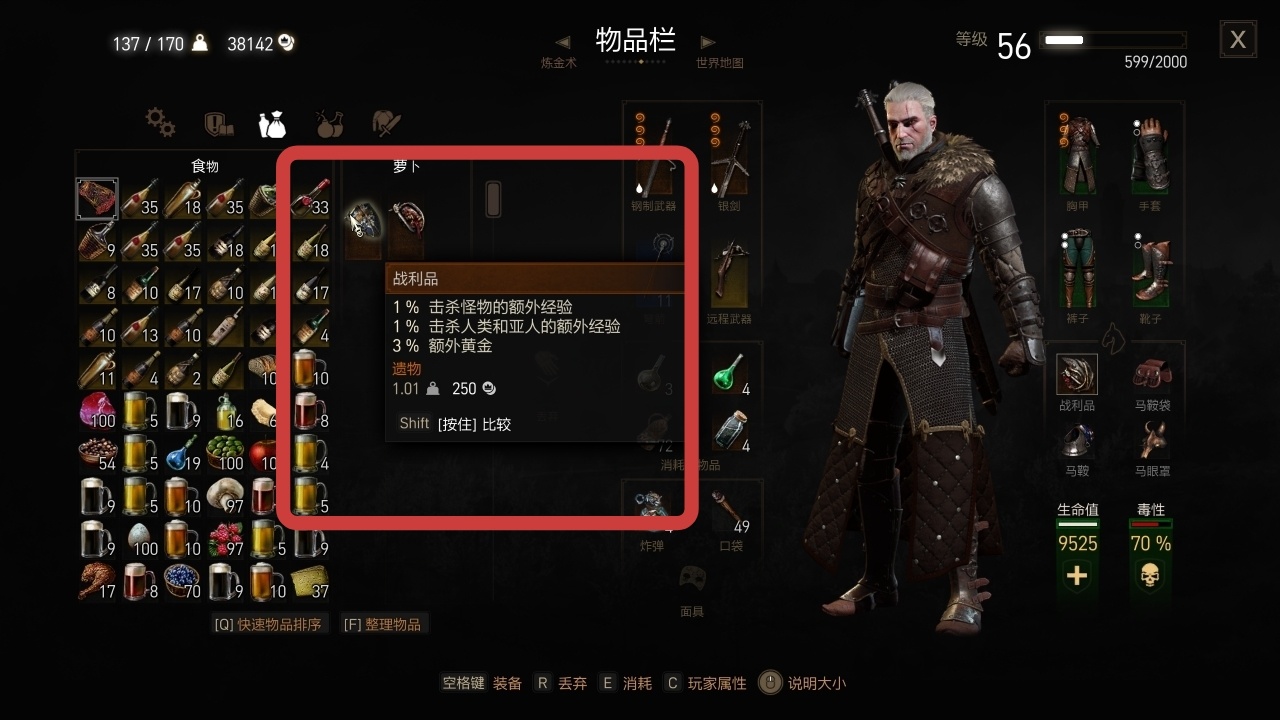Screen dimensions: 1280x720
Task: Select the weapons filter icon (crossed swords)
Action: coord(385,122)
